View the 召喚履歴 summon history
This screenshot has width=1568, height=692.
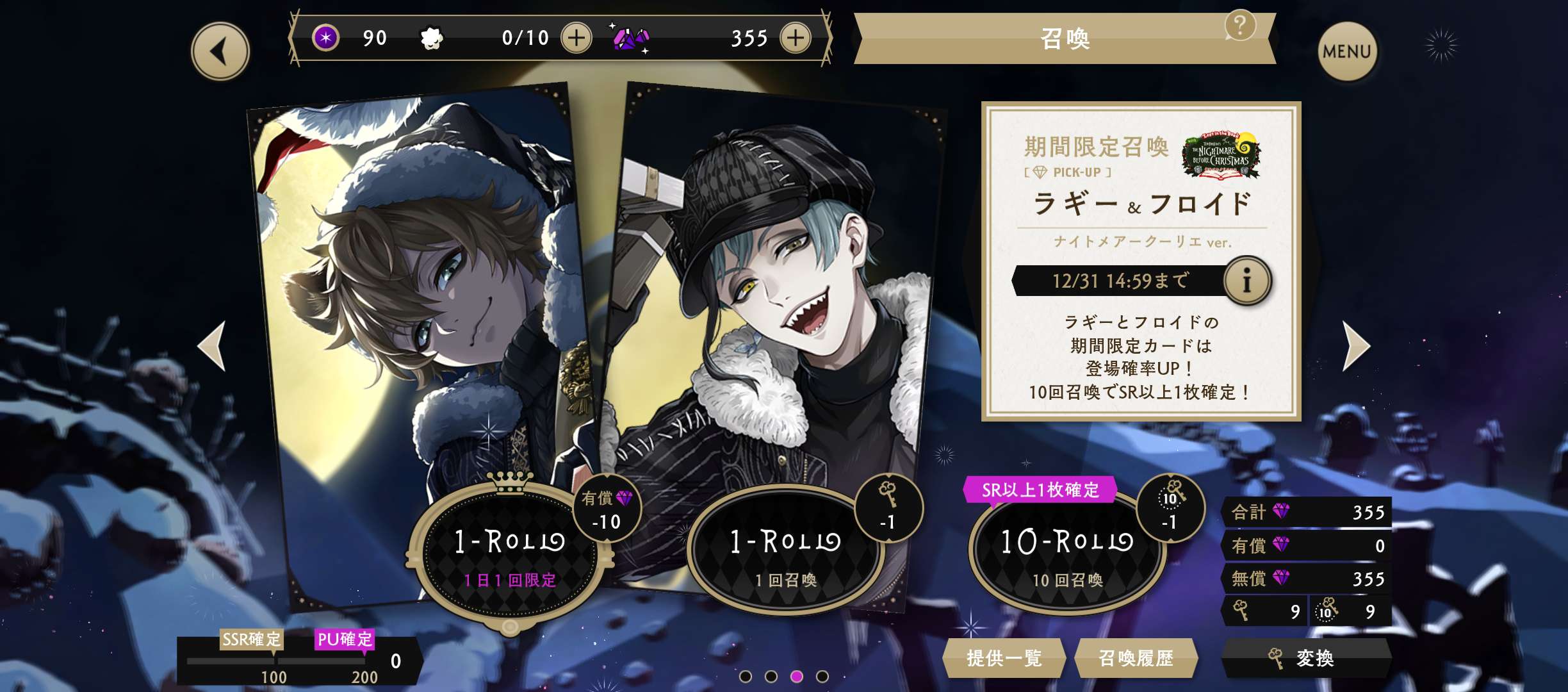(1136, 658)
